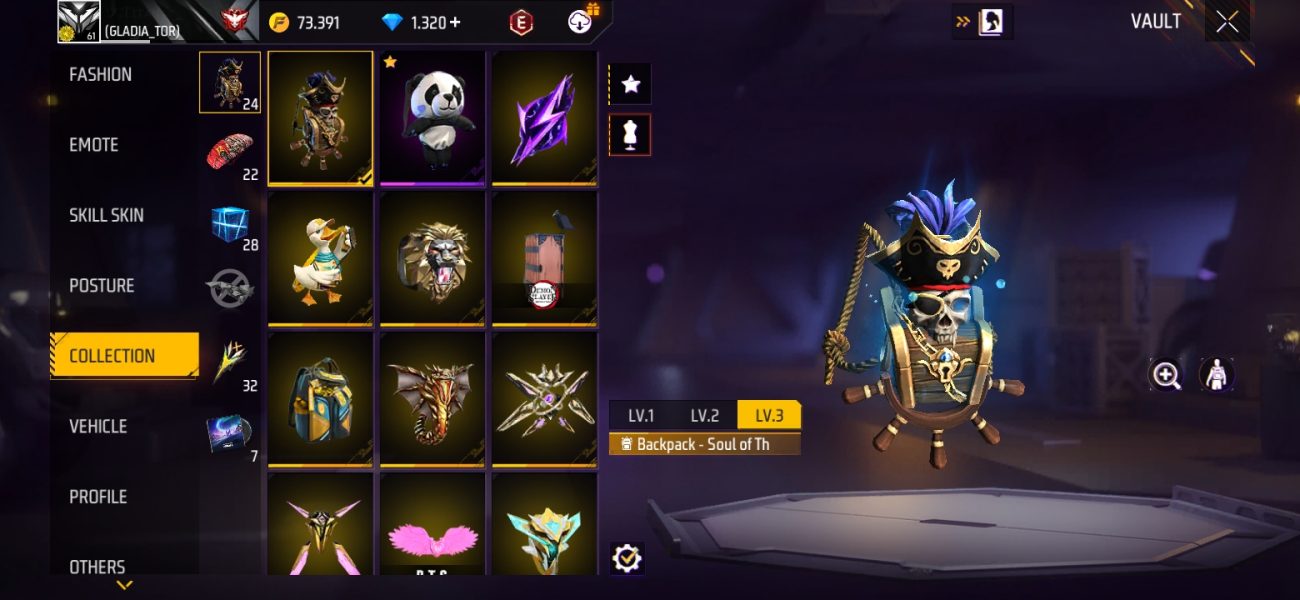1300x600 pixels.
Task: Open the blue cube loot box subcategory
Action: click(x=230, y=223)
